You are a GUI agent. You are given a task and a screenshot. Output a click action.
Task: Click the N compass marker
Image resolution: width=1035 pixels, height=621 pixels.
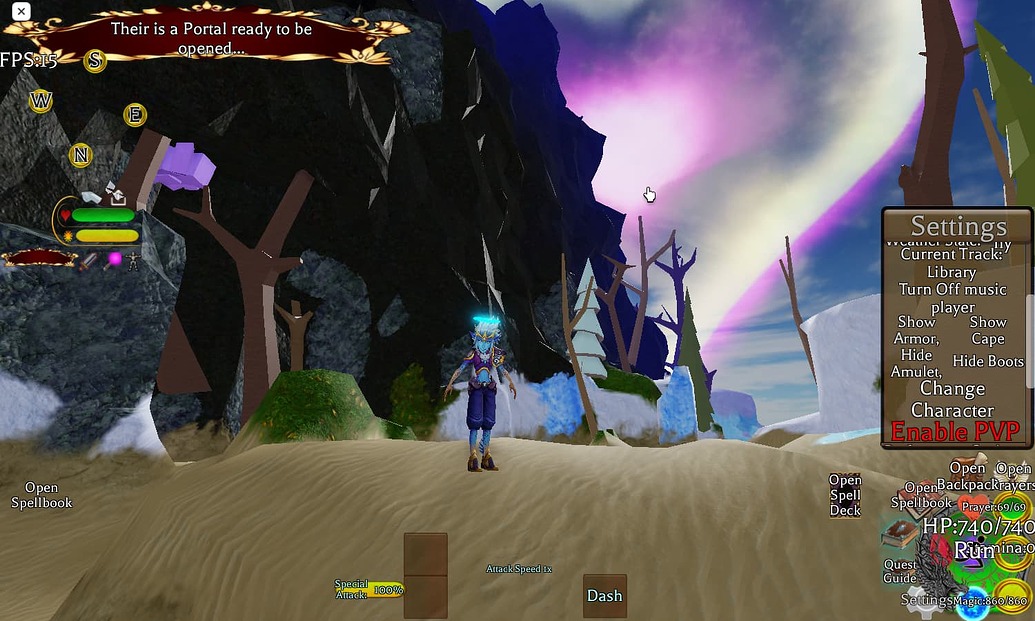[81, 155]
